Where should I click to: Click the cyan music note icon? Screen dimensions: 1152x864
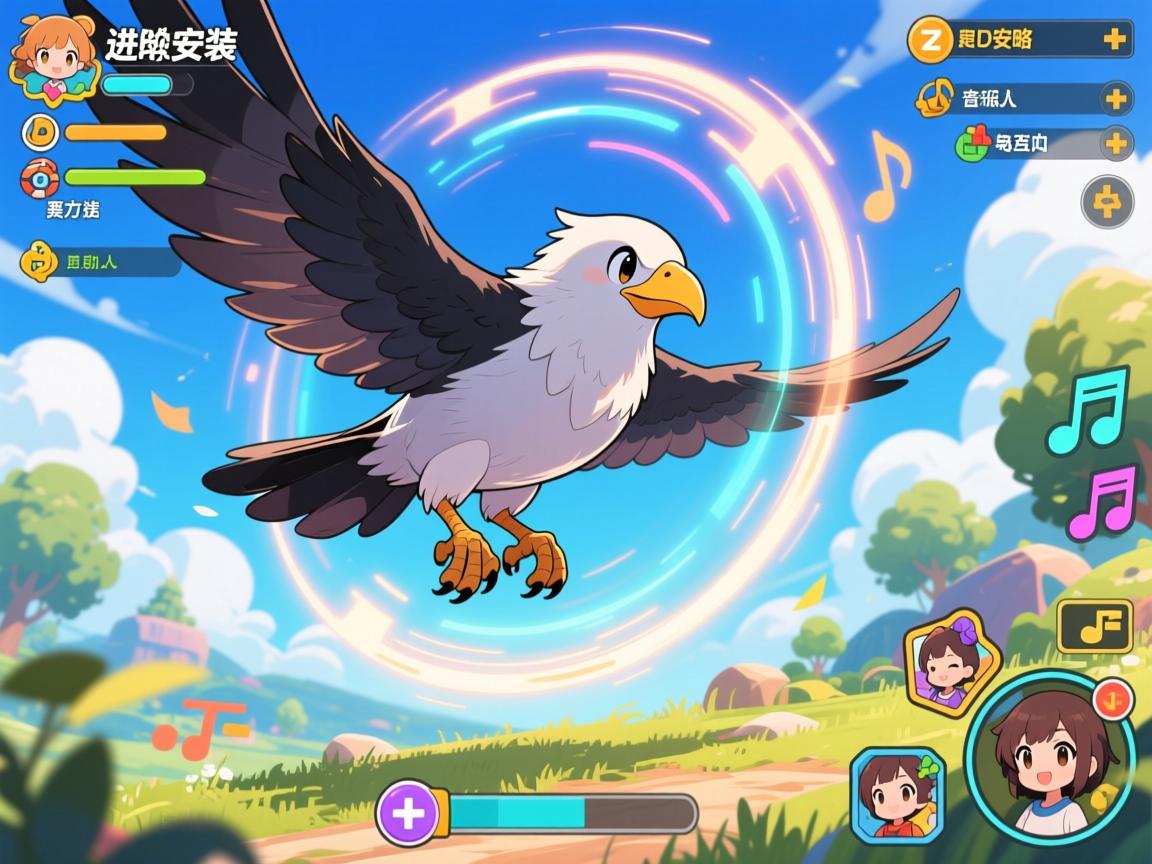(1088, 411)
